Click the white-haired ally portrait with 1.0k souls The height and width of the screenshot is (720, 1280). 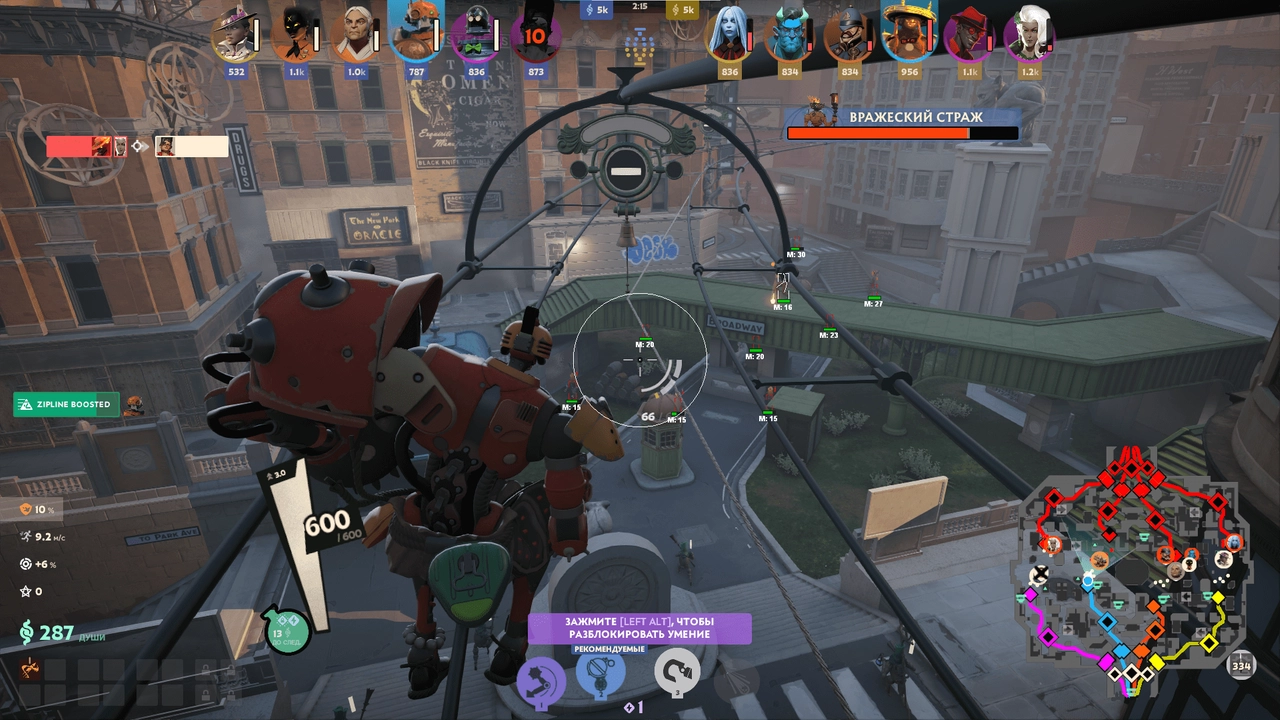point(356,37)
